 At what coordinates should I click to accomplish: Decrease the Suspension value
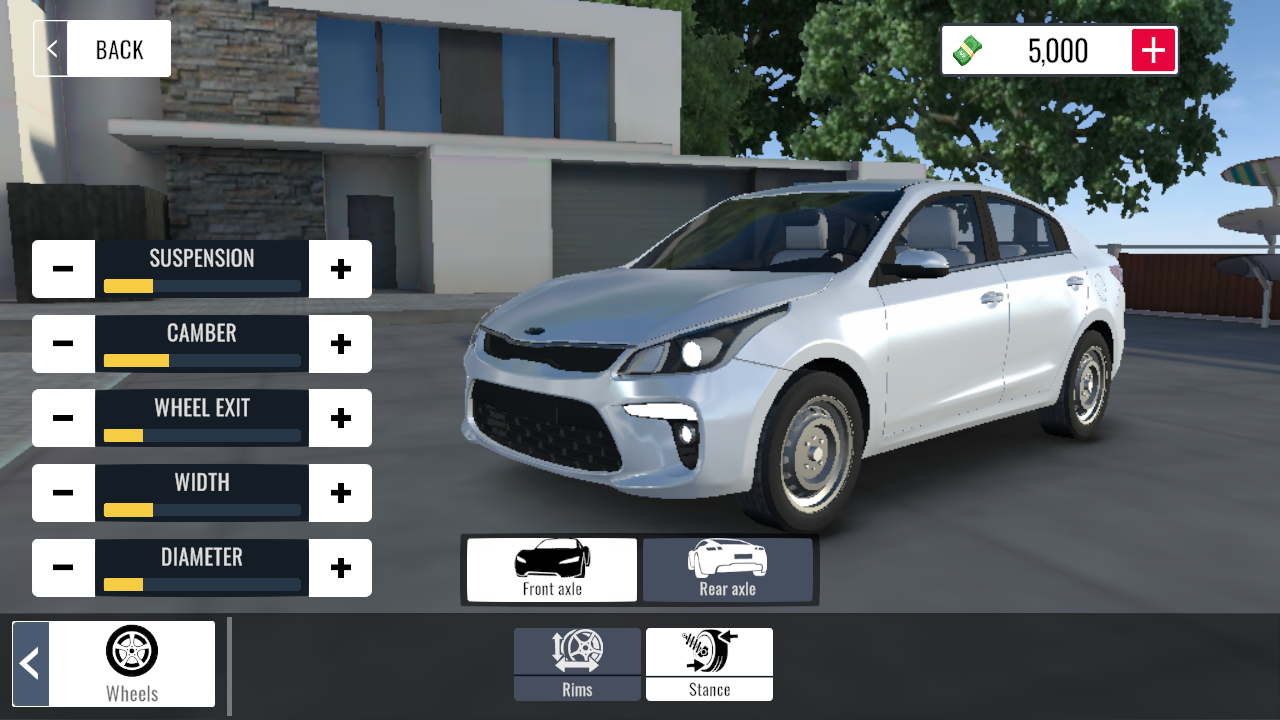click(x=63, y=269)
